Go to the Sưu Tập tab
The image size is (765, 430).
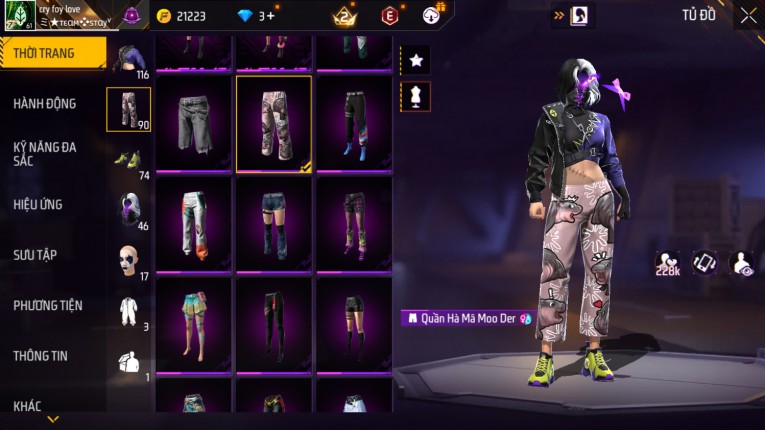click(x=35, y=255)
